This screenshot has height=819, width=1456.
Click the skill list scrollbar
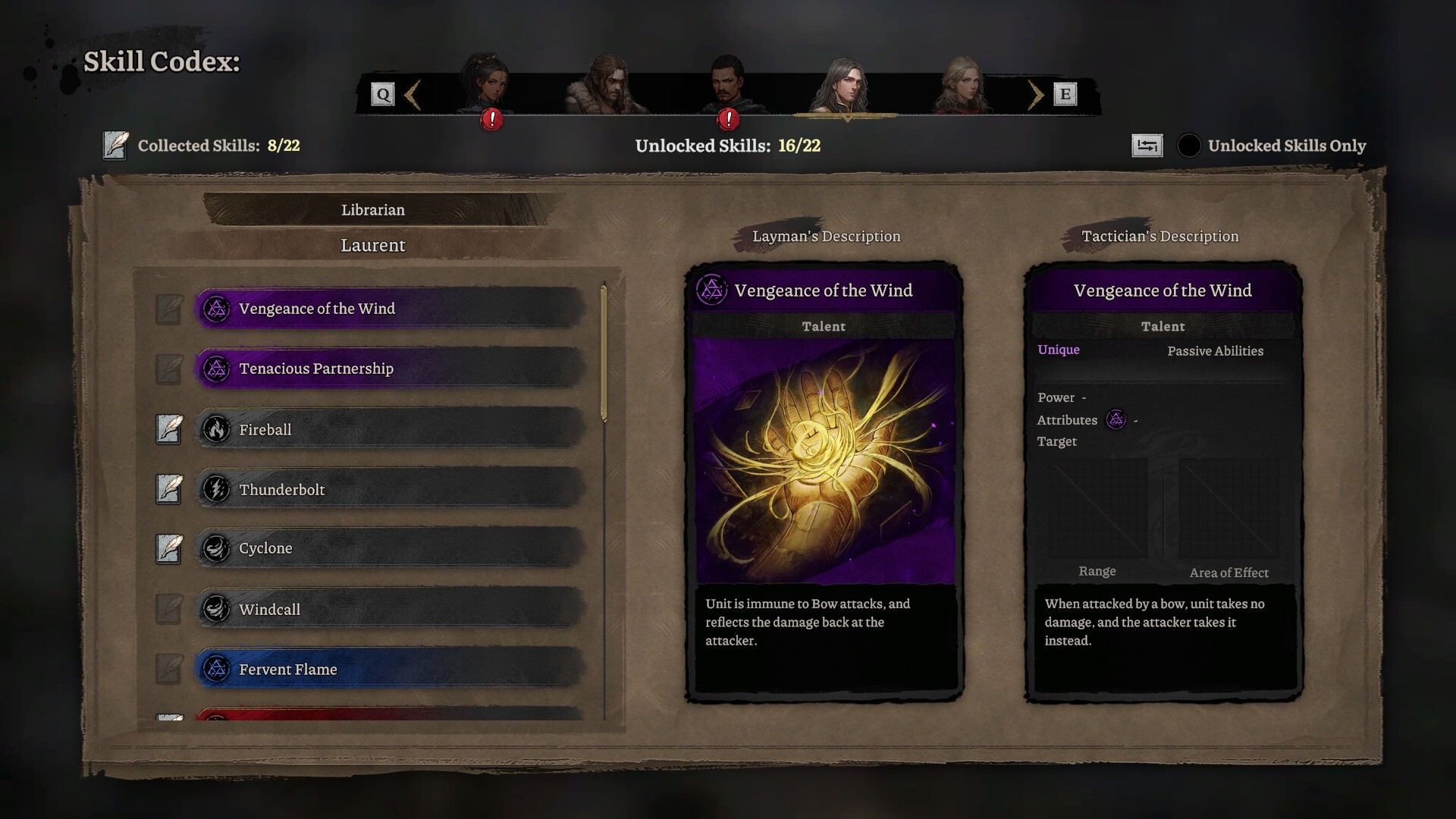pos(604,353)
